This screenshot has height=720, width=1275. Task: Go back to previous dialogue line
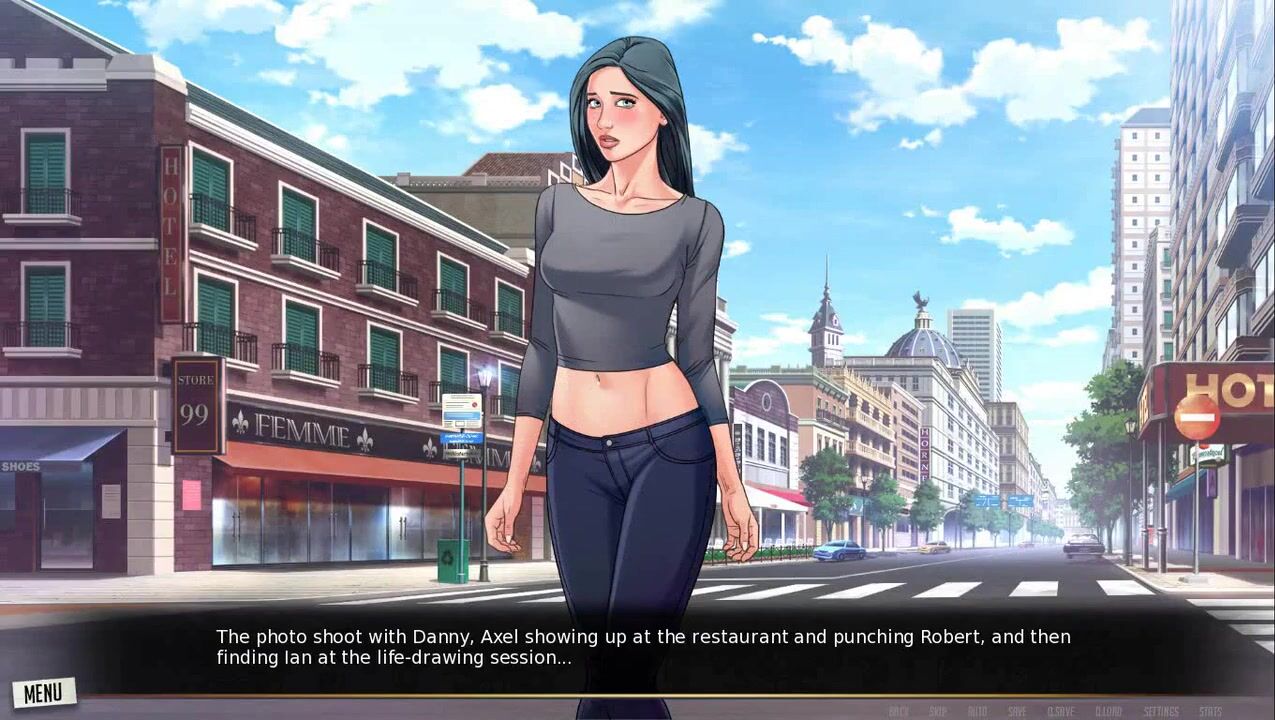point(898,711)
